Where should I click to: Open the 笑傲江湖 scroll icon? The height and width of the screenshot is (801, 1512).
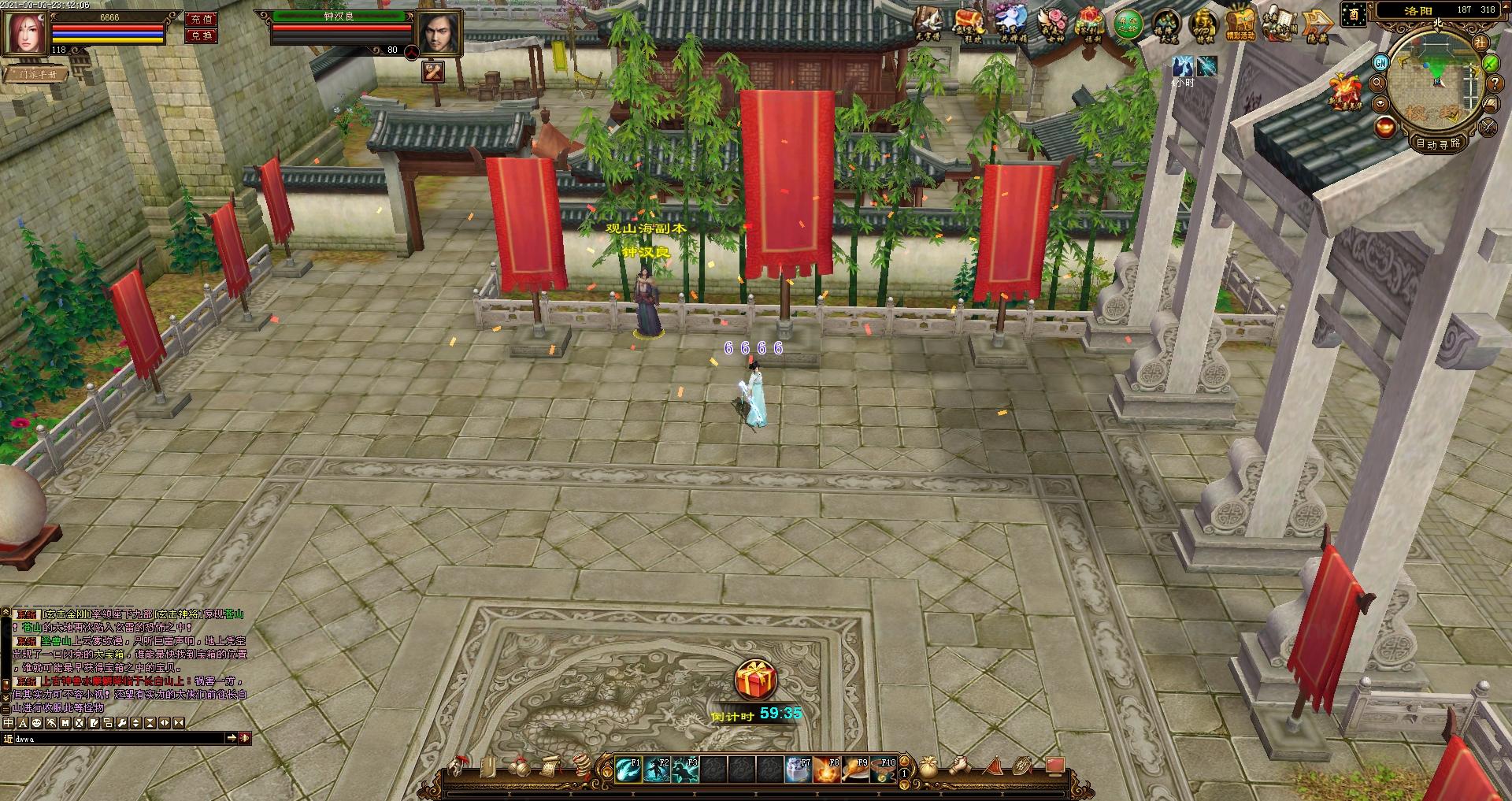point(1280,20)
